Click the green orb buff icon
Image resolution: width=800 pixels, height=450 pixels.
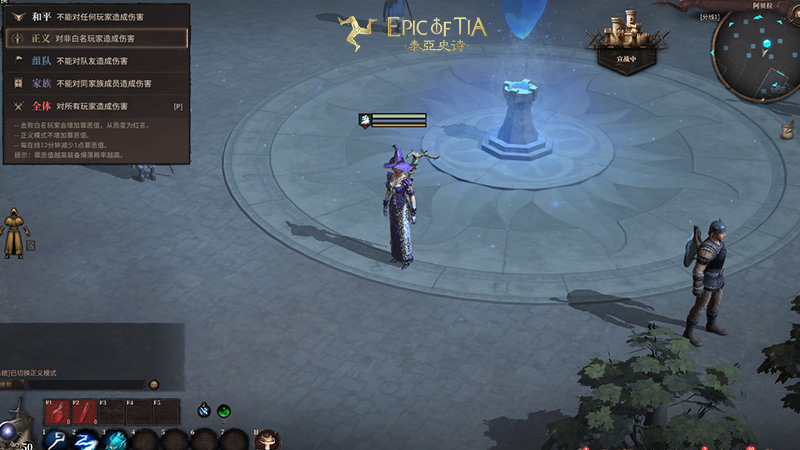tap(224, 410)
